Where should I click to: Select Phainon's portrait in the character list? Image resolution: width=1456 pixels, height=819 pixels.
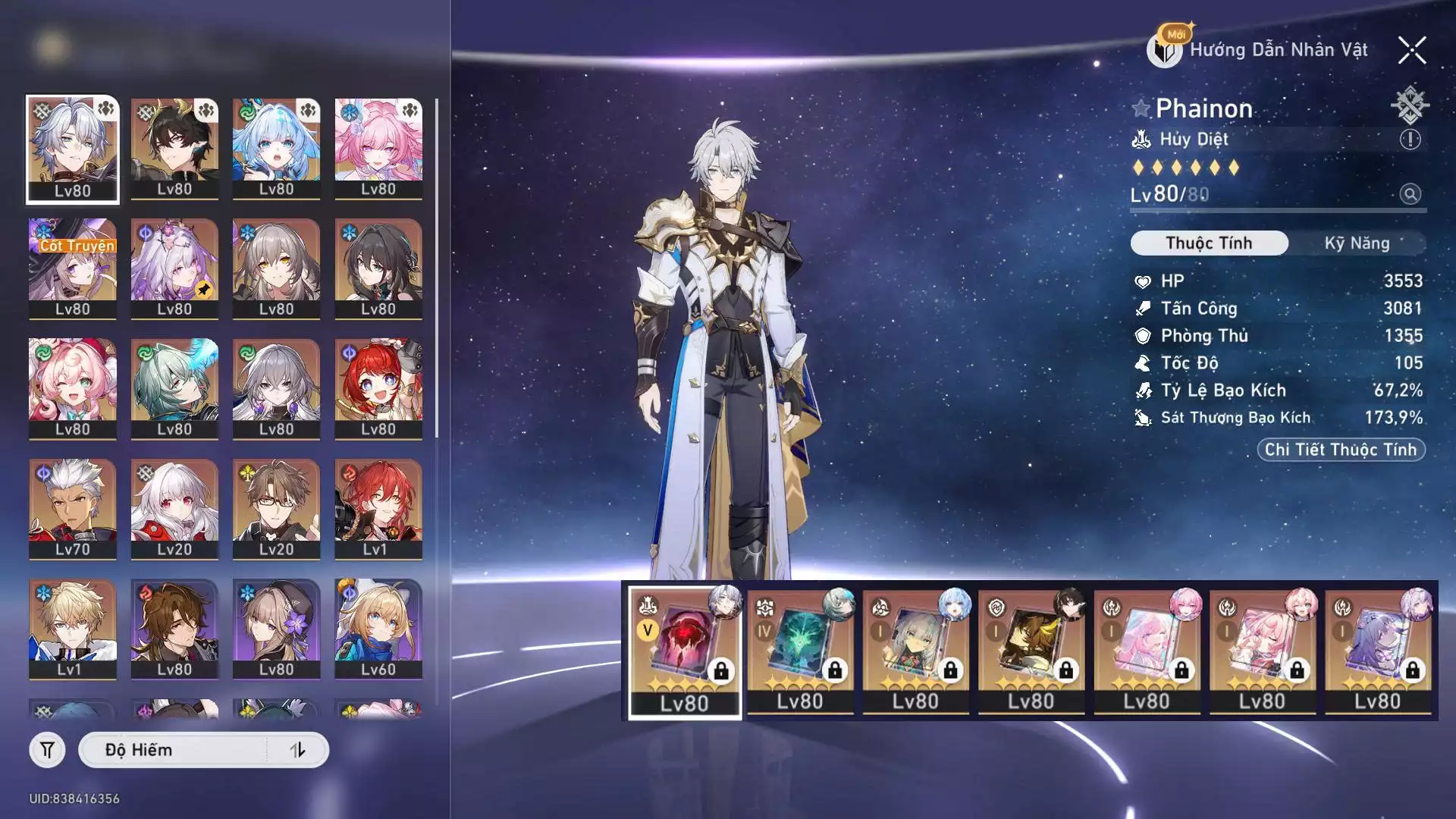coord(73,149)
